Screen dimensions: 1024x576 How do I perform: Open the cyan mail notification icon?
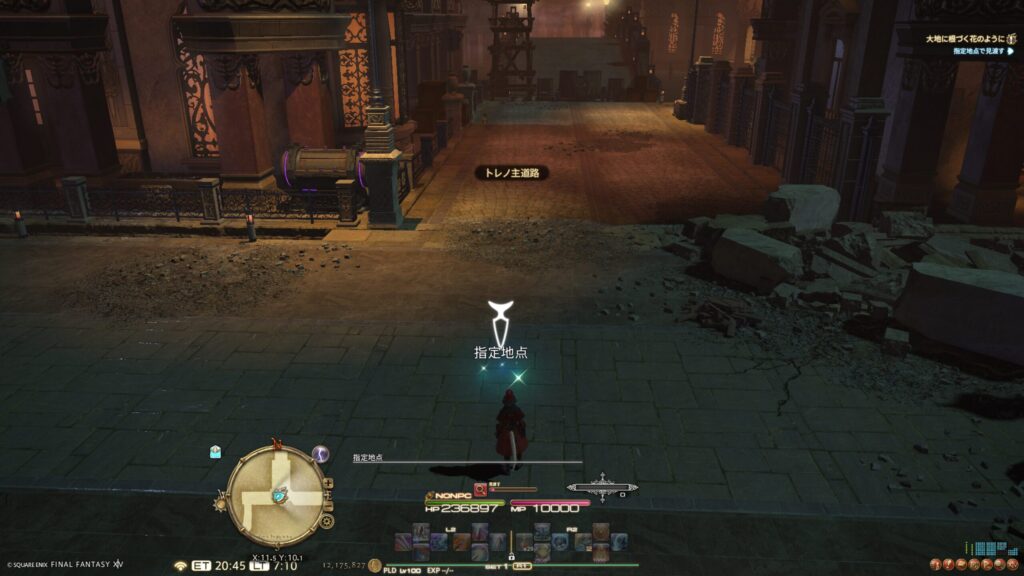(x=215, y=452)
